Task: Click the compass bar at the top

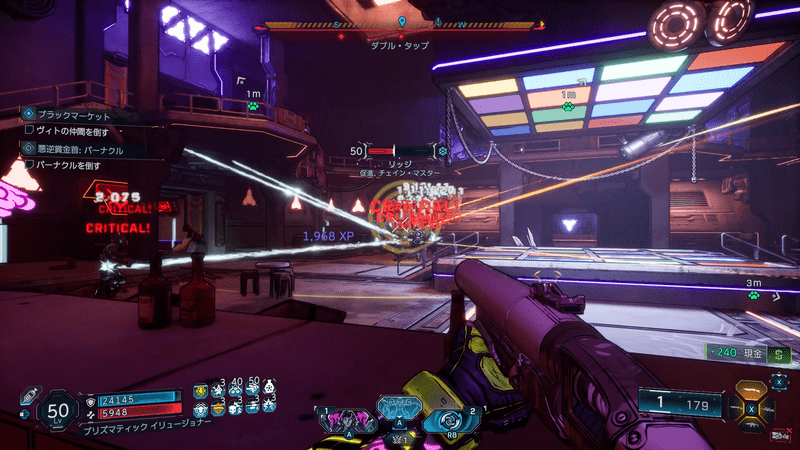Action: pos(401,27)
